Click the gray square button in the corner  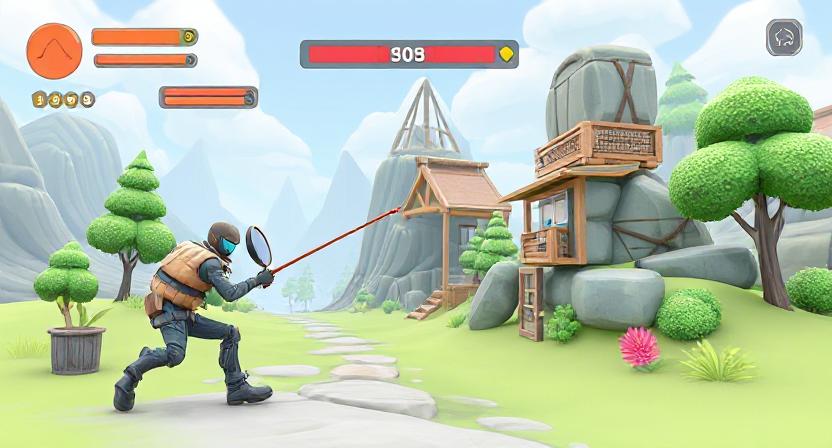point(784,39)
